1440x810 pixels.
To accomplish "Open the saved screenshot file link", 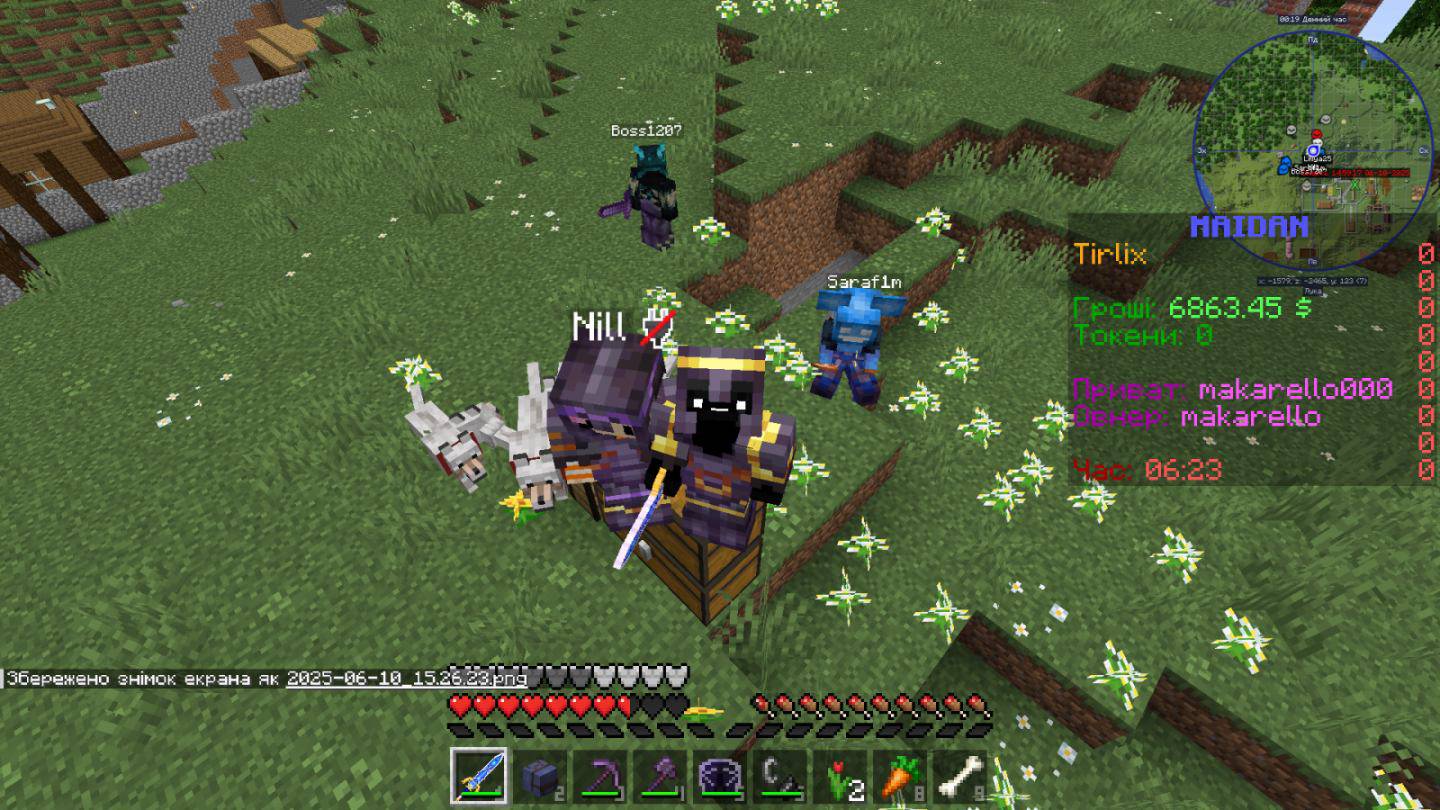I will (x=406, y=679).
